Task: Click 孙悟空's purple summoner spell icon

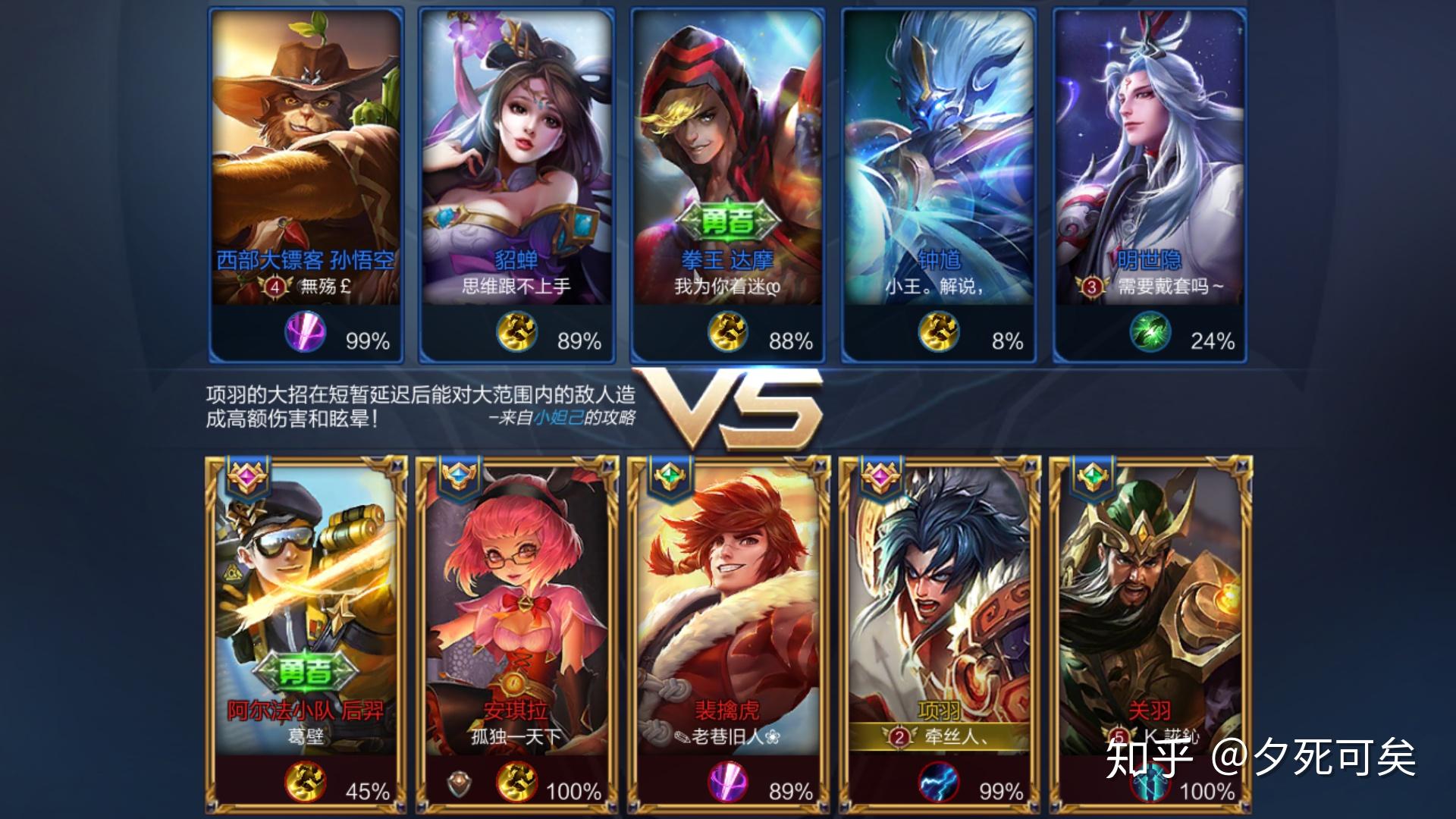Action: coord(306,333)
